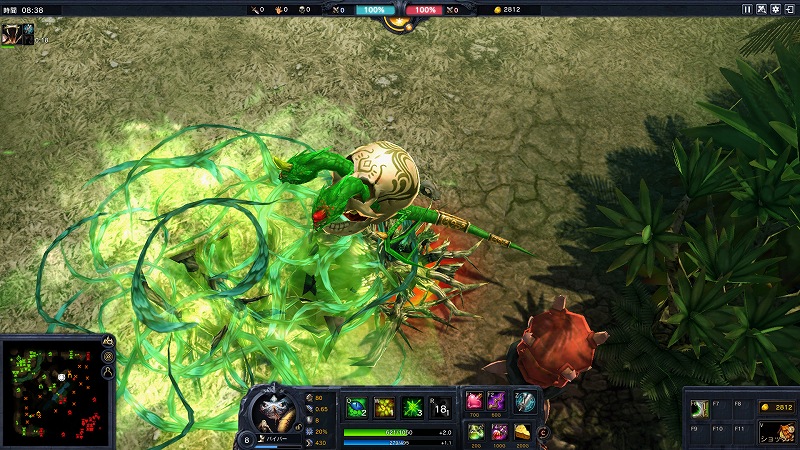Pause the game from the top bar
The width and height of the screenshot is (800, 450).
click(747, 9)
